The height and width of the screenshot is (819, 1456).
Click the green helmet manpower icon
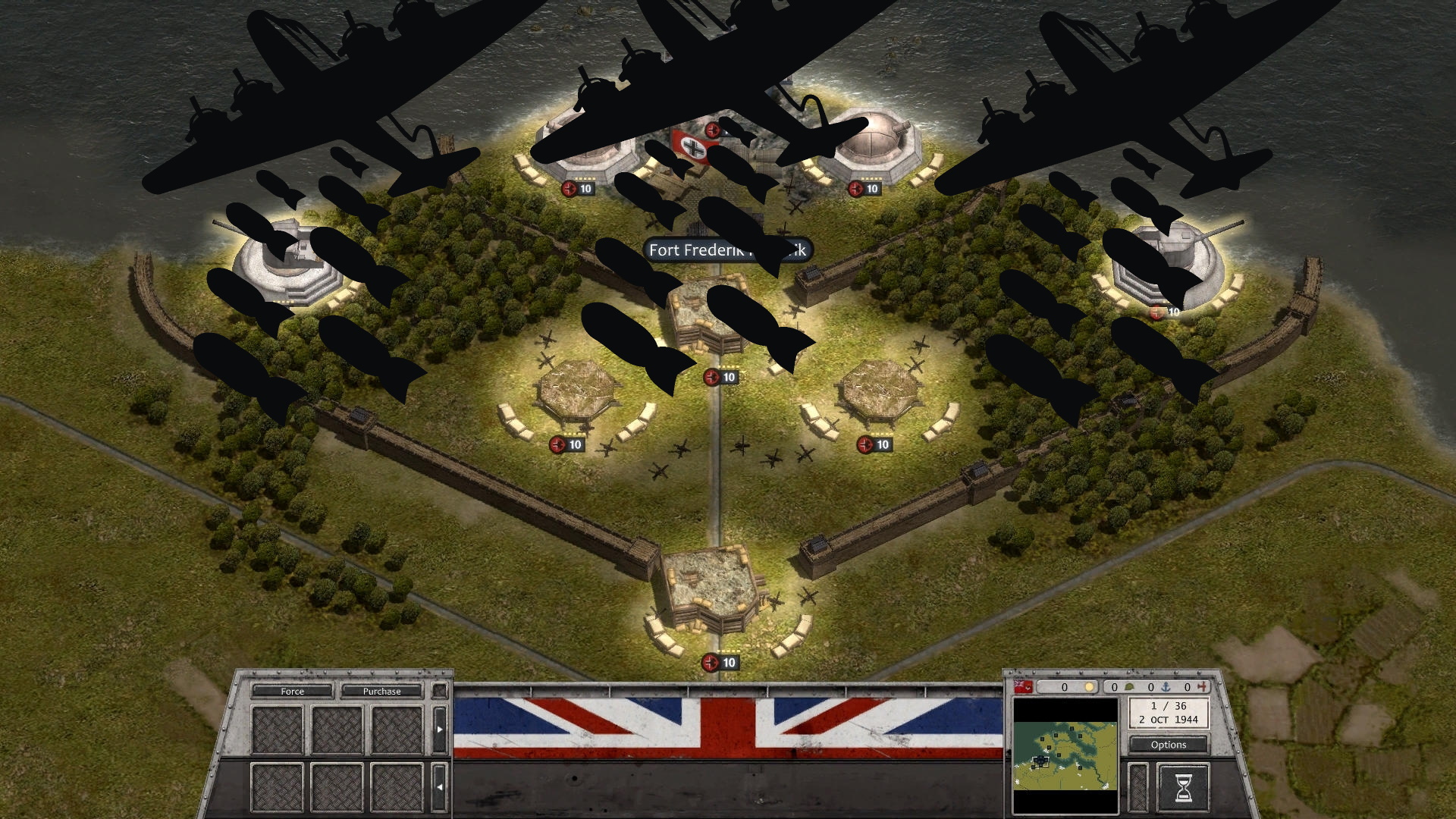1128,687
